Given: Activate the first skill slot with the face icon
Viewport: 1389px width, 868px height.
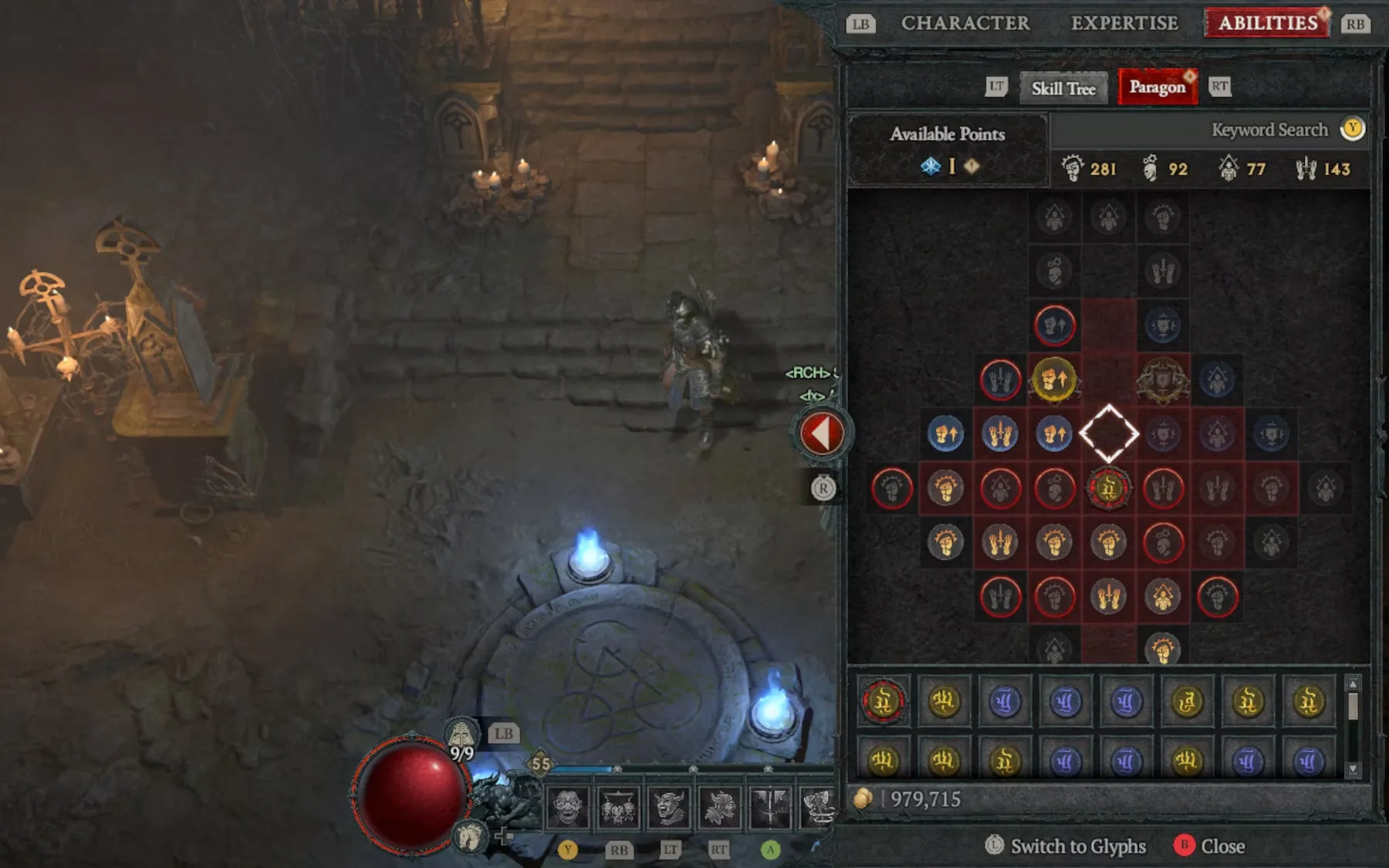Looking at the screenshot, I should pos(567,808).
